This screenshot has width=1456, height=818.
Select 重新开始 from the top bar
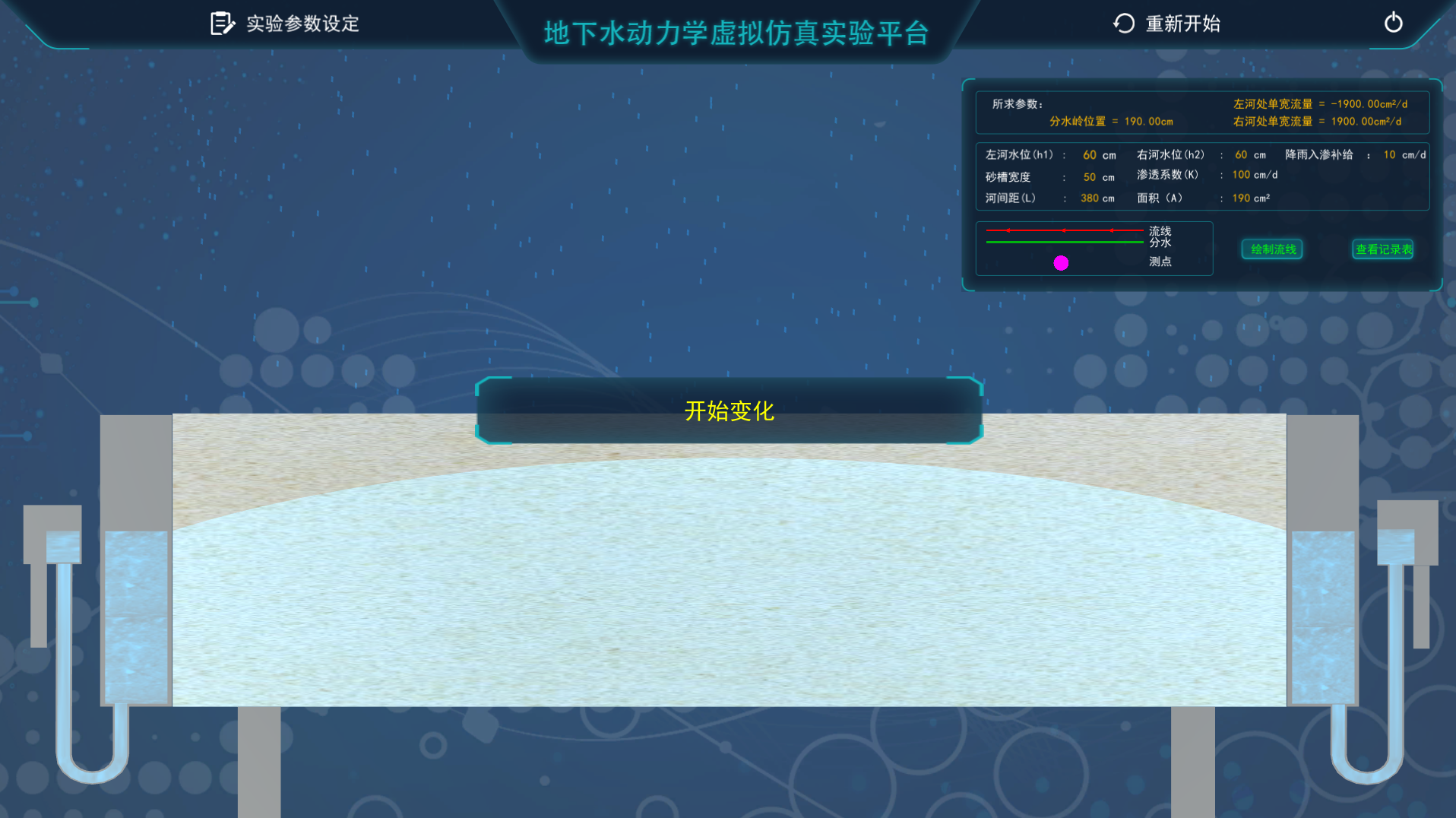pyautogui.click(x=1182, y=24)
